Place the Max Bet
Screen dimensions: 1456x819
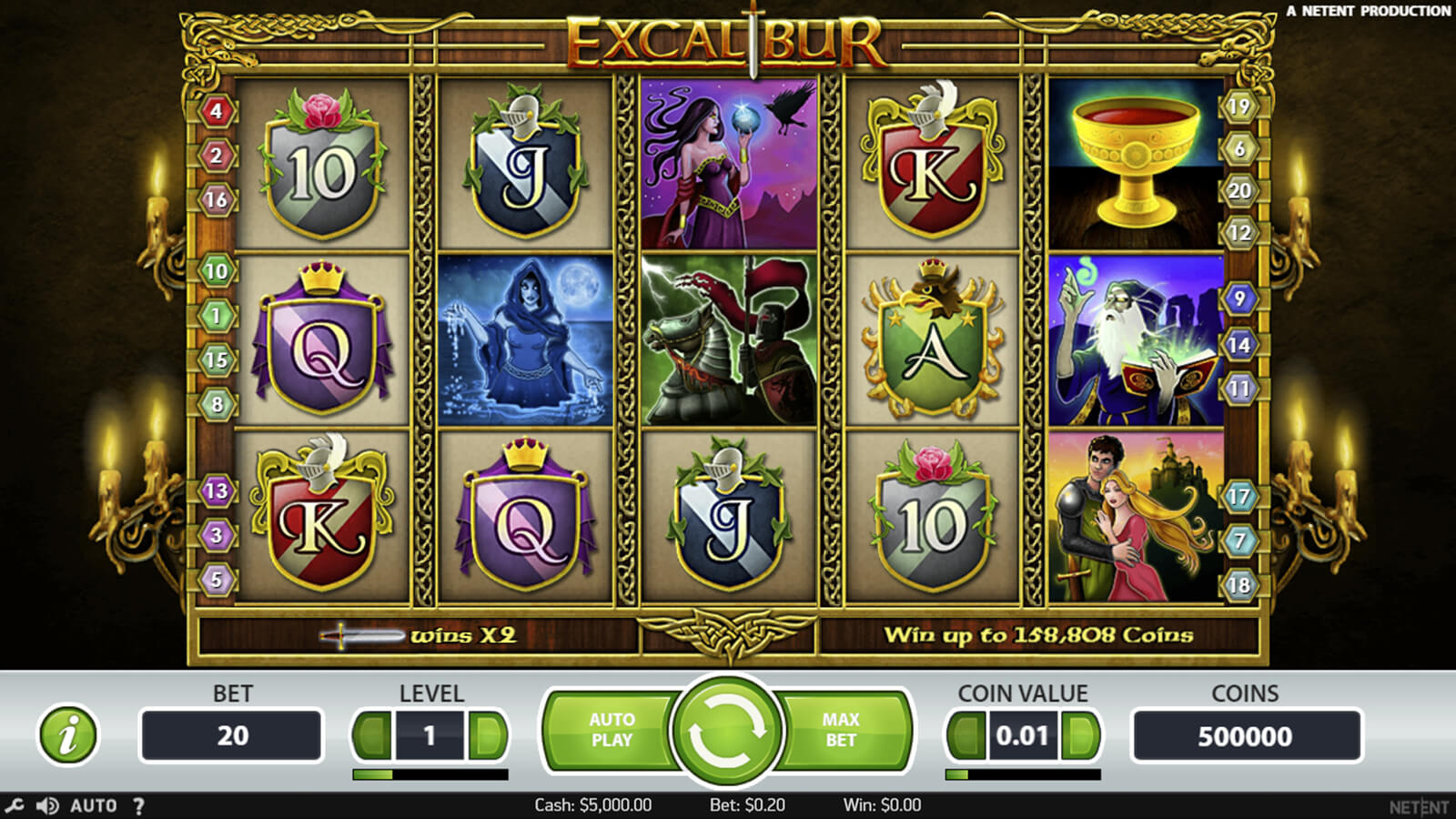[x=841, y=730]
